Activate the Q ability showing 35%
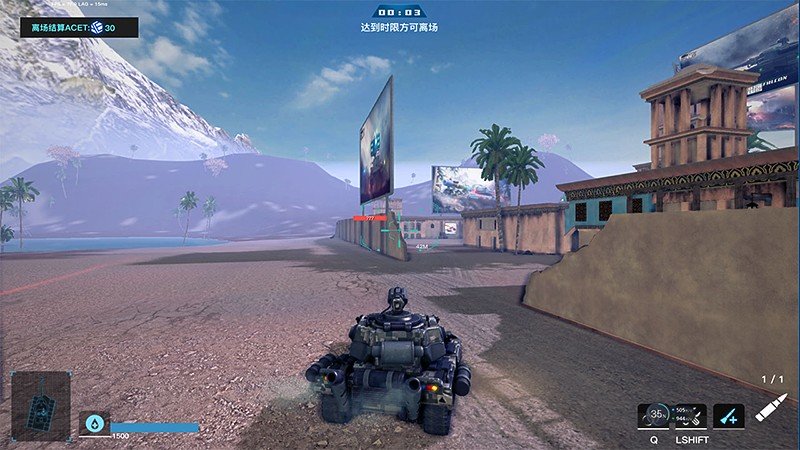 655,415
